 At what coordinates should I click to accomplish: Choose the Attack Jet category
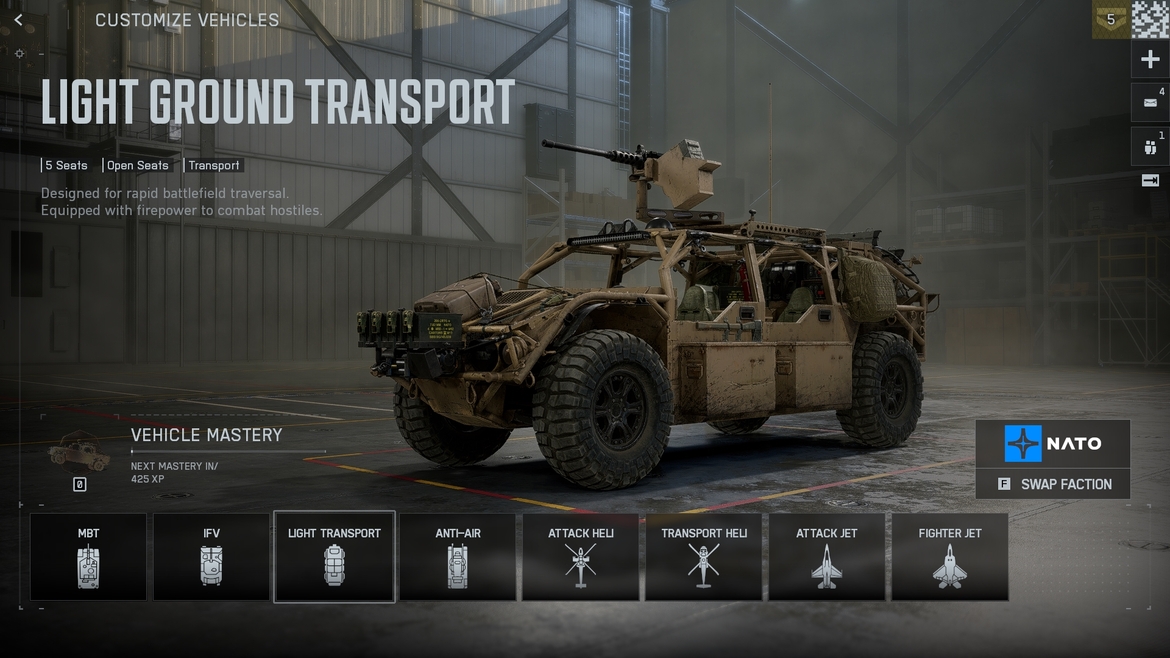pyautogui.click(x=827, y=557)
